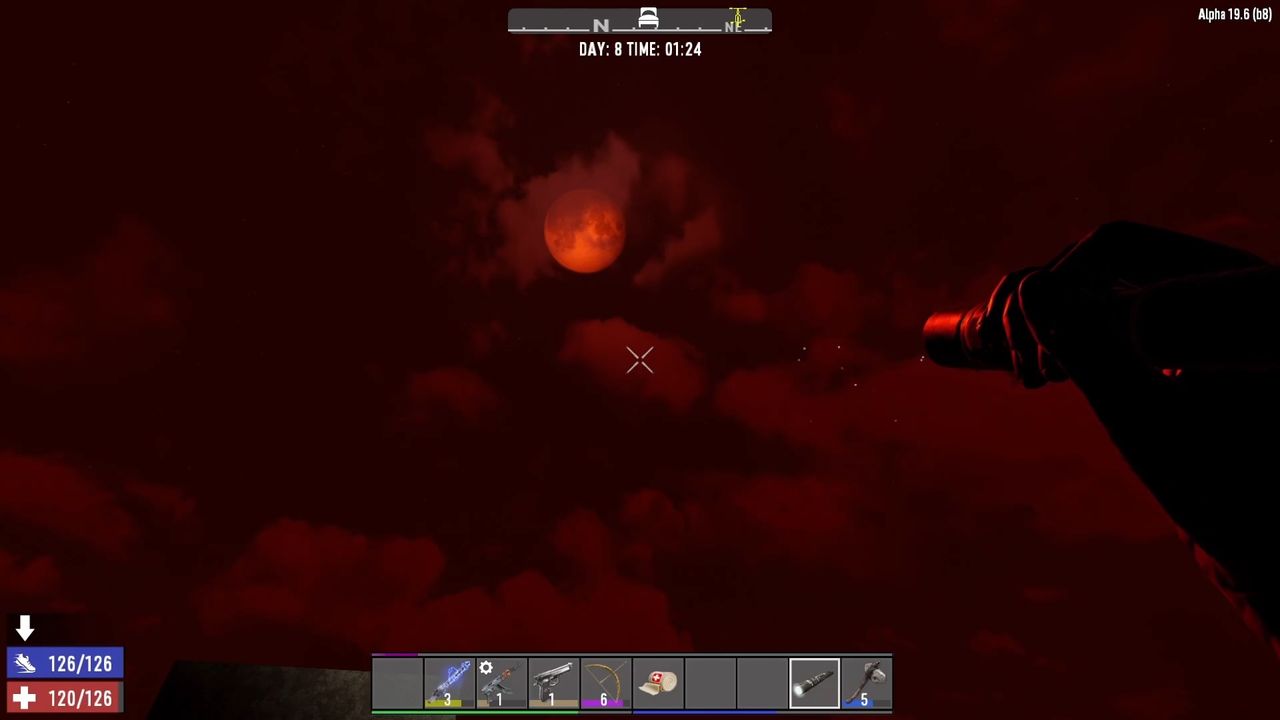Switch to the wooden bow slot
Screen dimensions: 1280x720
(x=605, y=683)
